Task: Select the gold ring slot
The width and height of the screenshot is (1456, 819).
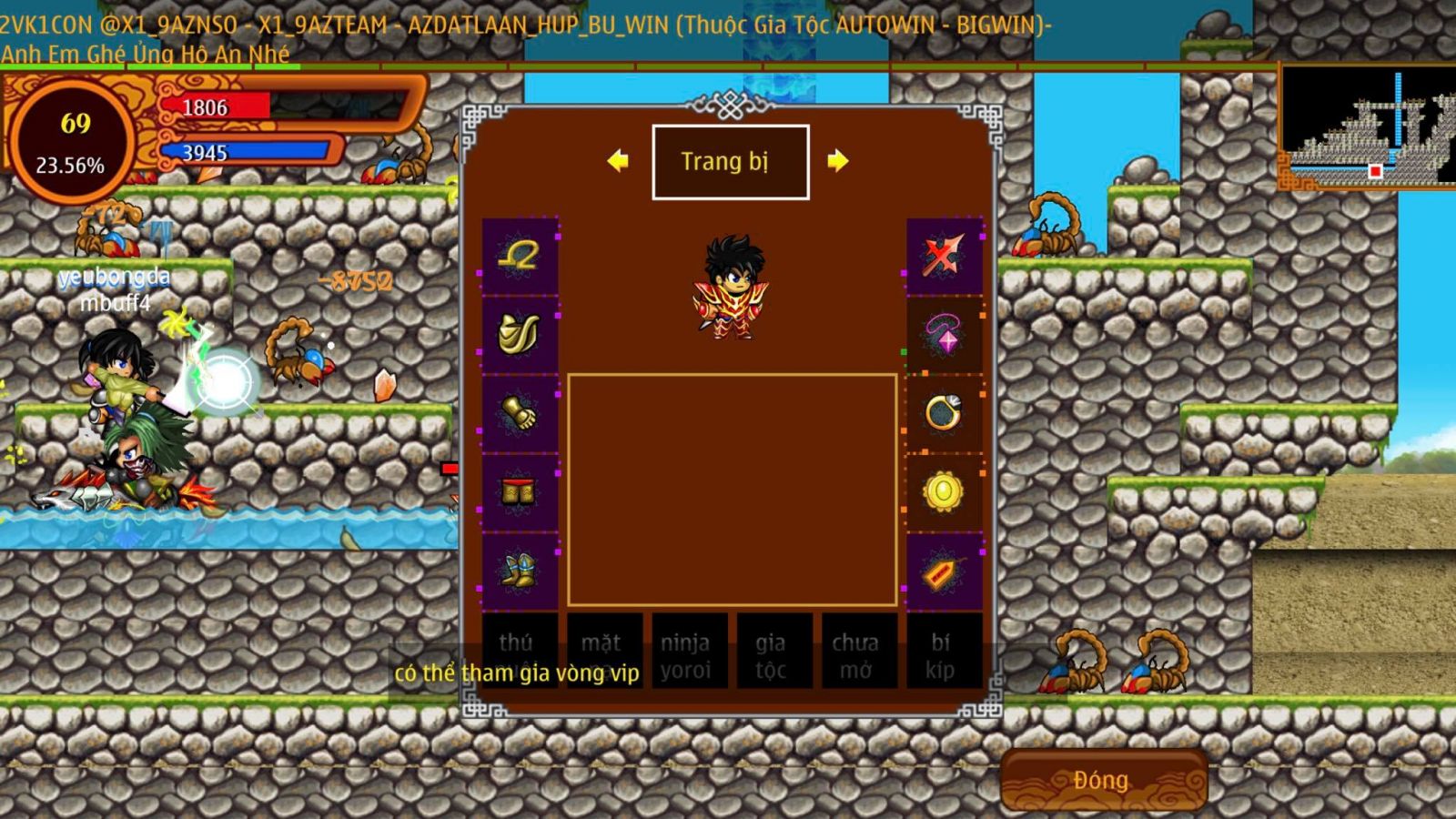Action: click(944, 413)
